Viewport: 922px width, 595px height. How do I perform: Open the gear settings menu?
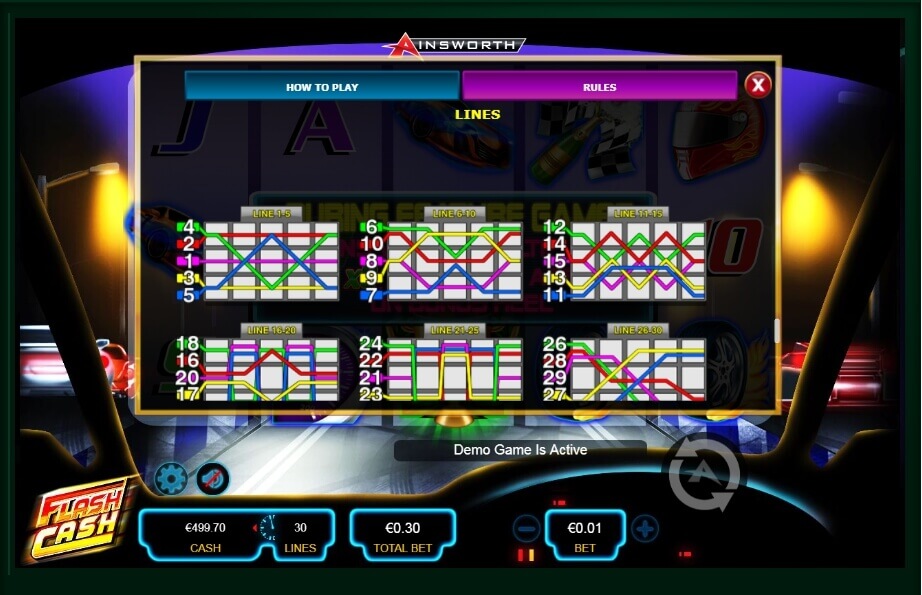(171, 479)
